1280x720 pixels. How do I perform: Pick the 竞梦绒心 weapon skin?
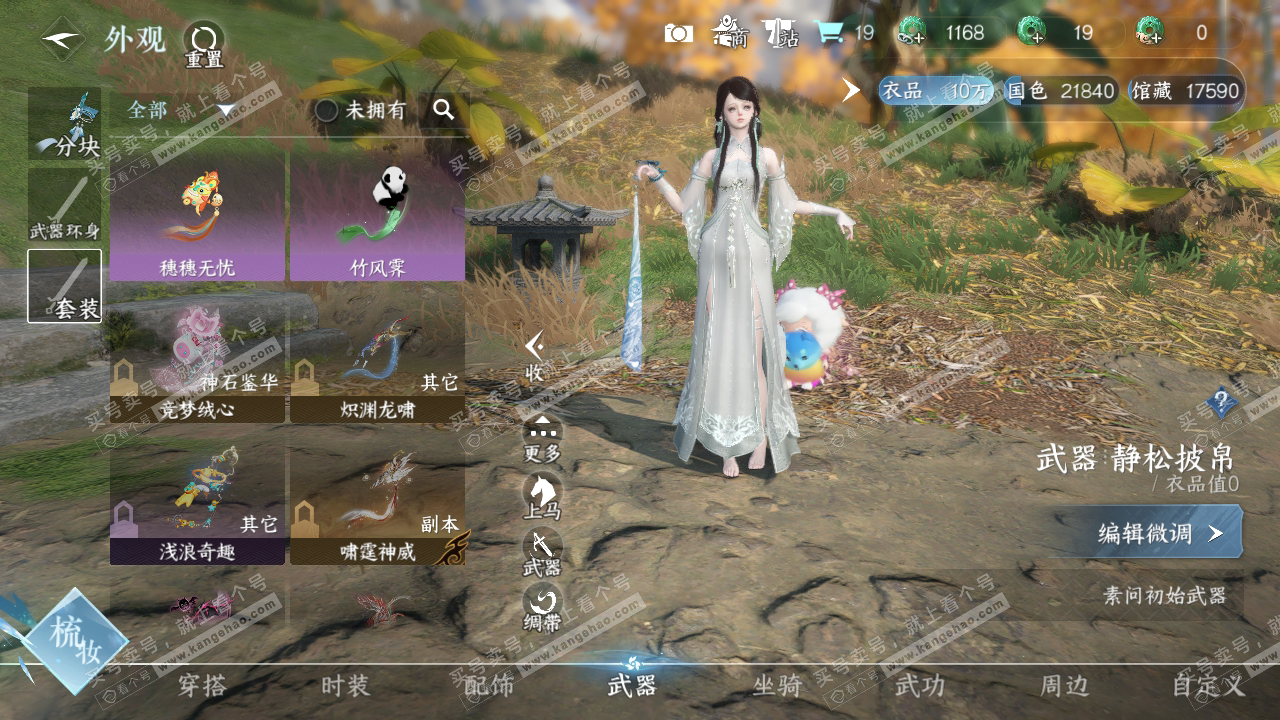point(197,362)
